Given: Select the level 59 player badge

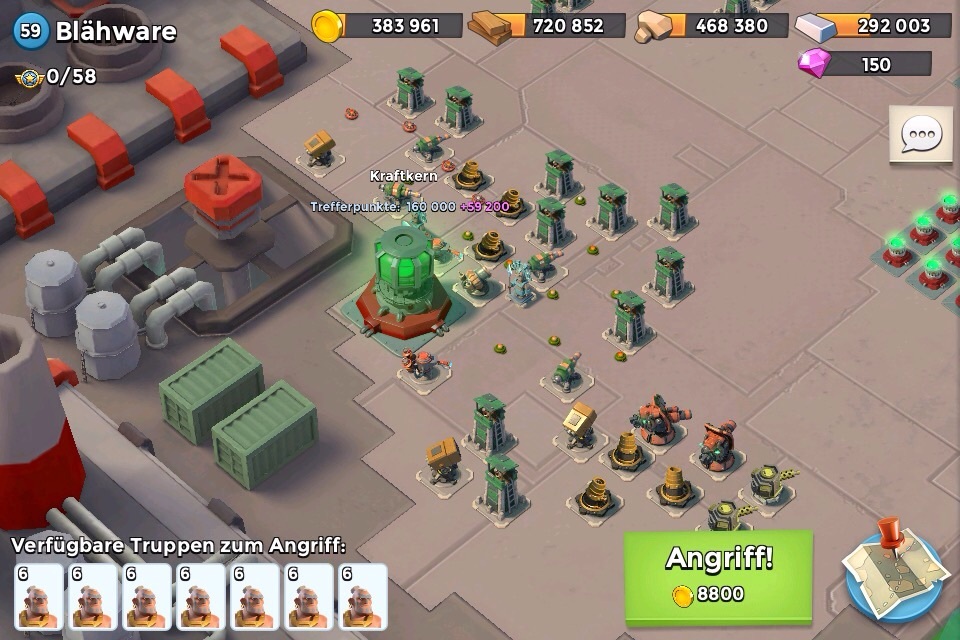Looking at the screenshot, I should click(x=31, y=31).
